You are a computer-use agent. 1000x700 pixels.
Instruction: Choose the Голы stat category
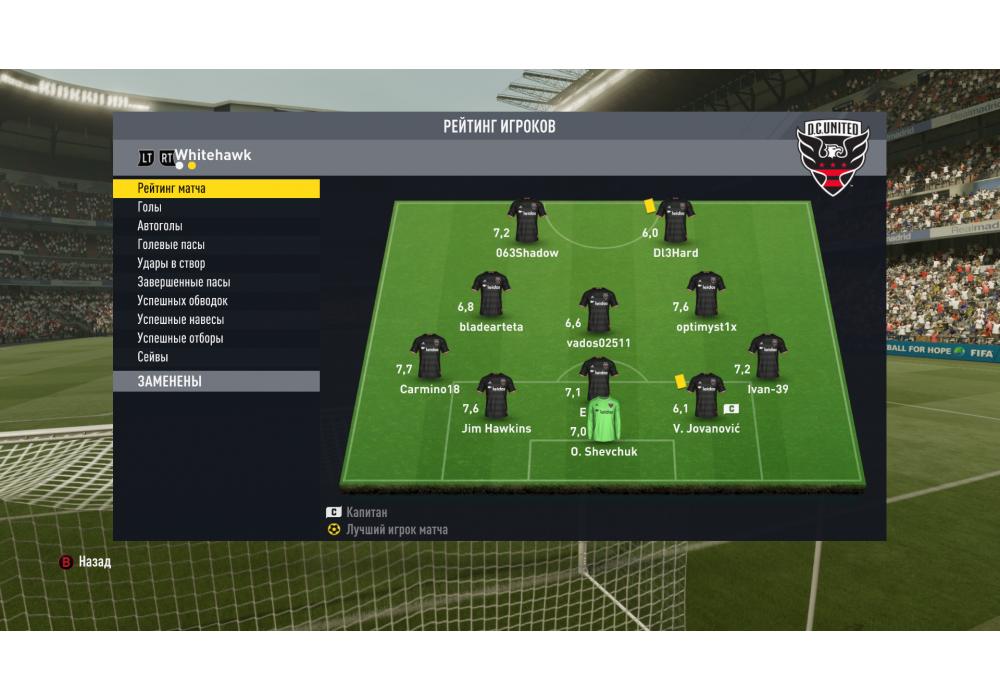pyautogui.click(x=150, y=207)
